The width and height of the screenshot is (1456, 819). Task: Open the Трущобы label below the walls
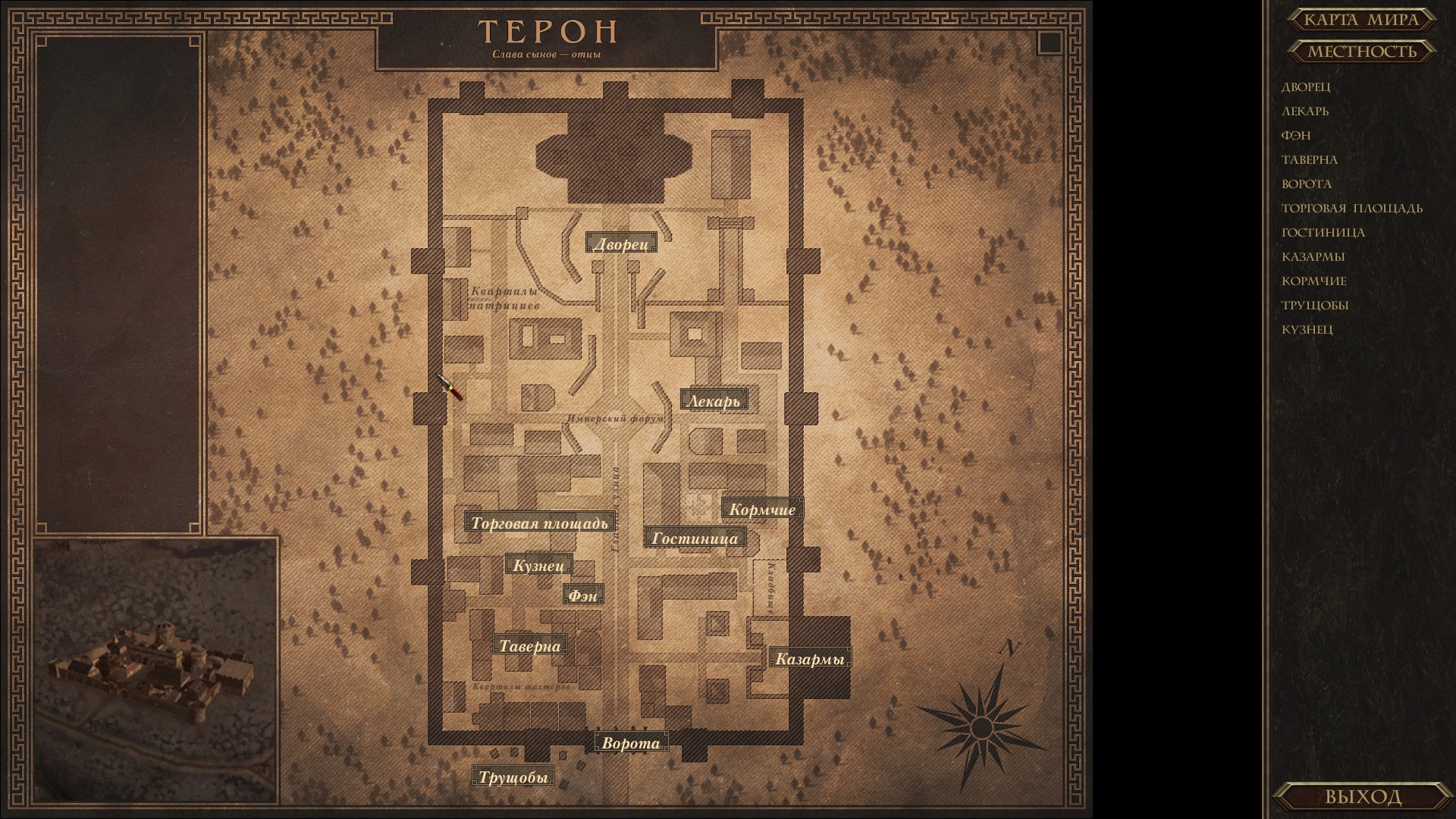(515, 777)
